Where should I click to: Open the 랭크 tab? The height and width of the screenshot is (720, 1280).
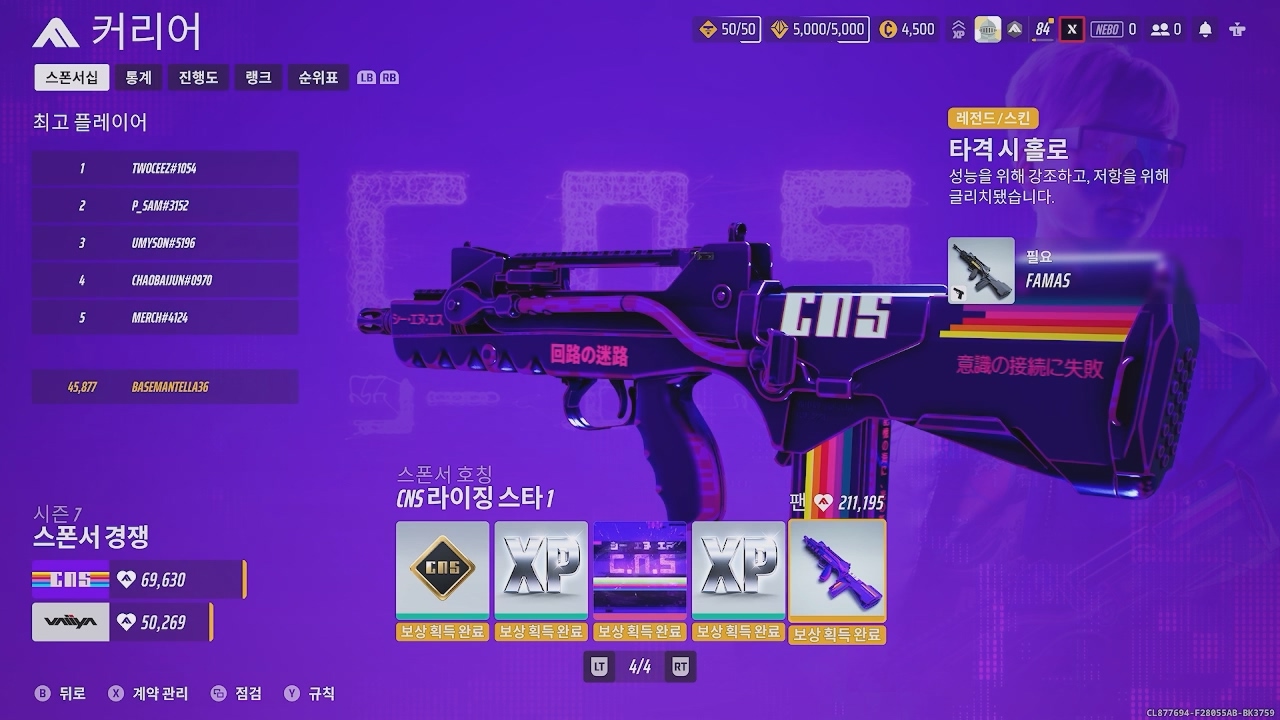[x=258, y=77]
